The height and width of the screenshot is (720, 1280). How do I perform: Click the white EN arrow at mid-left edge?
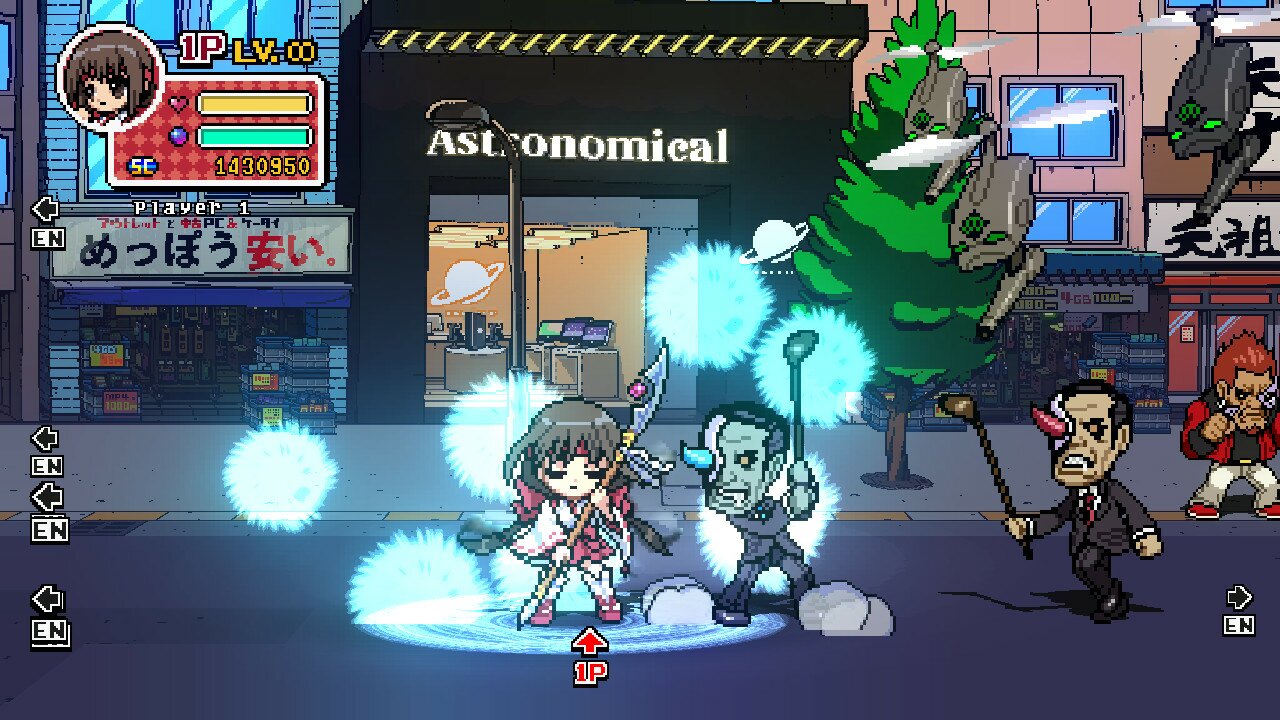point(44,441)
